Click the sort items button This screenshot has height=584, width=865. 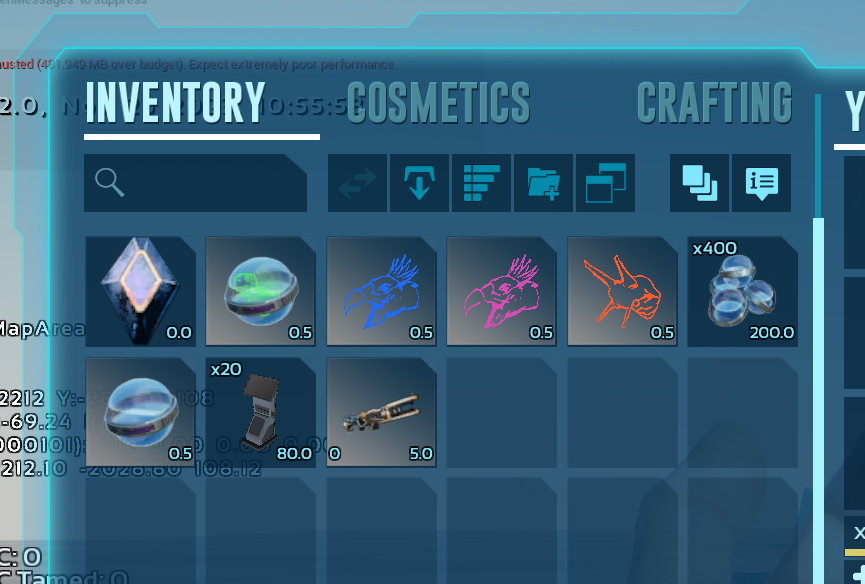(x=481, y=183)
